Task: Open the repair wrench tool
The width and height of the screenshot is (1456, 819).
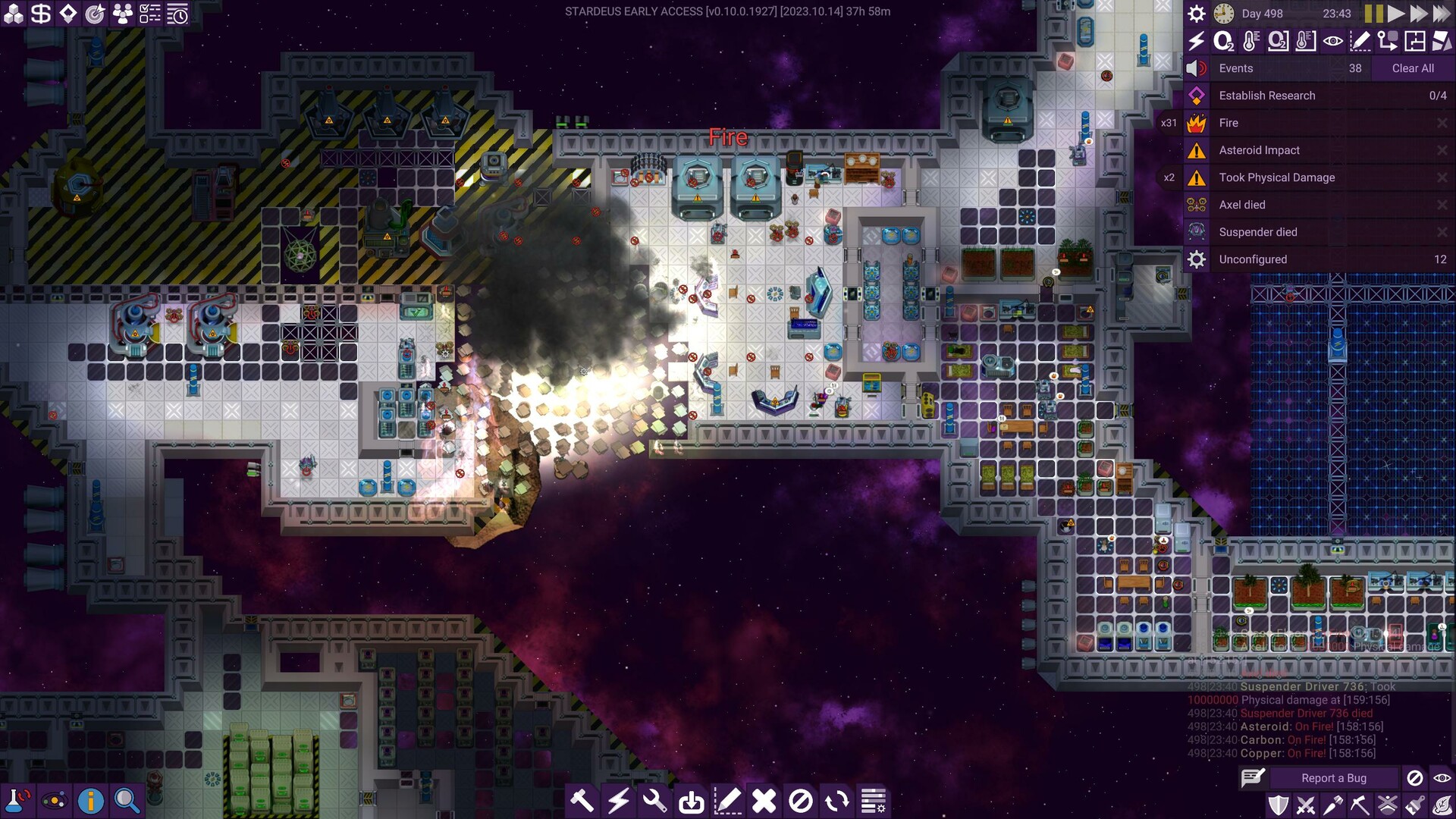Action: [655, 800]
